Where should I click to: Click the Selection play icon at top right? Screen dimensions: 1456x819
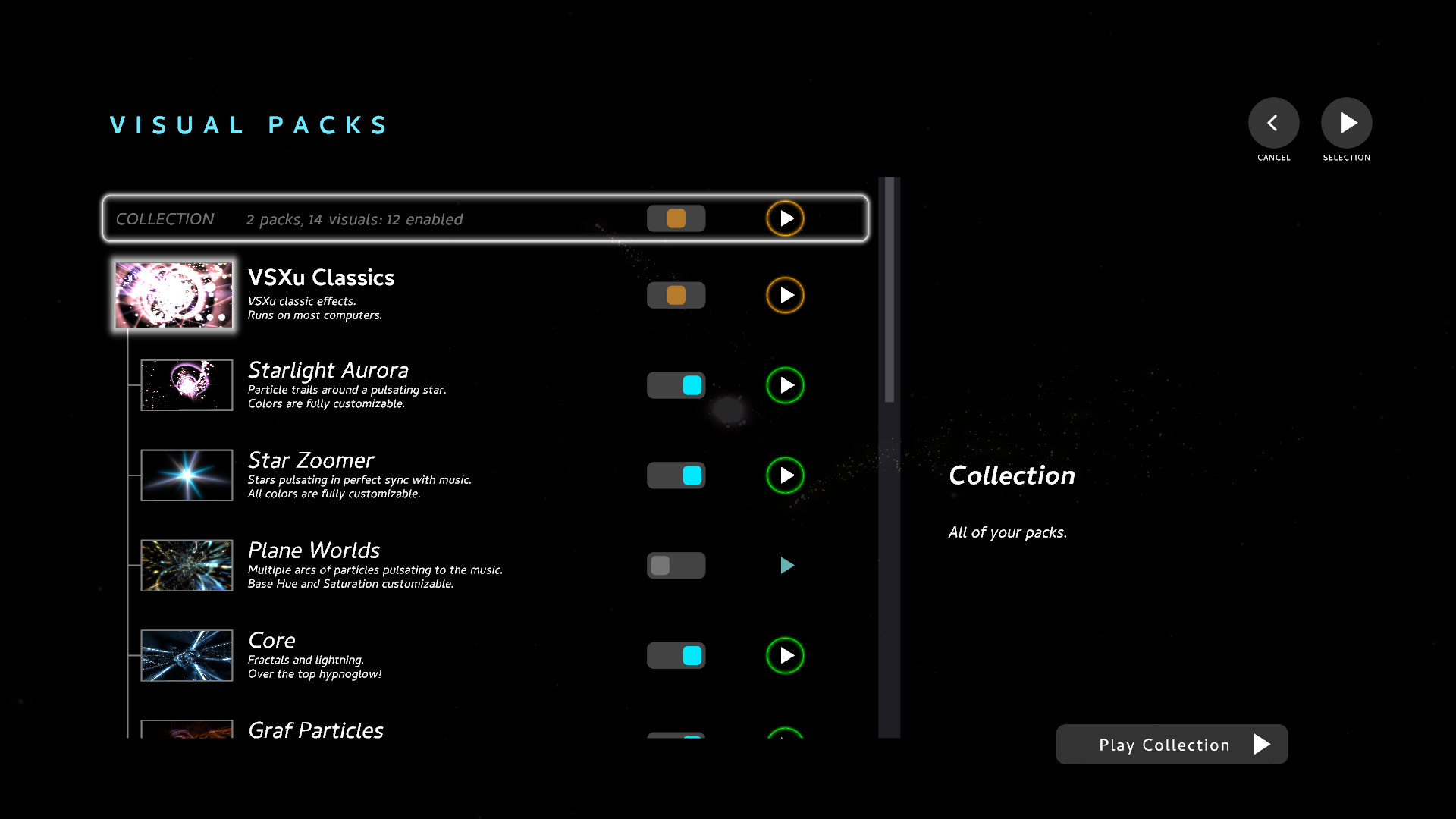(x=1347, y=122)
